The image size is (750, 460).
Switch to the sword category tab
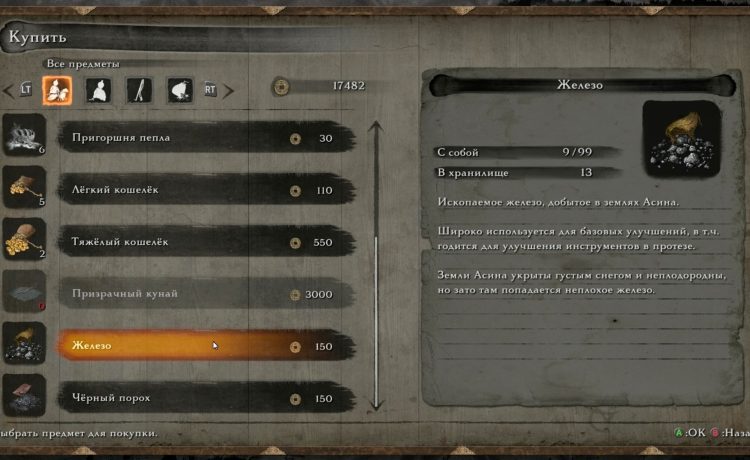point(139,90)
